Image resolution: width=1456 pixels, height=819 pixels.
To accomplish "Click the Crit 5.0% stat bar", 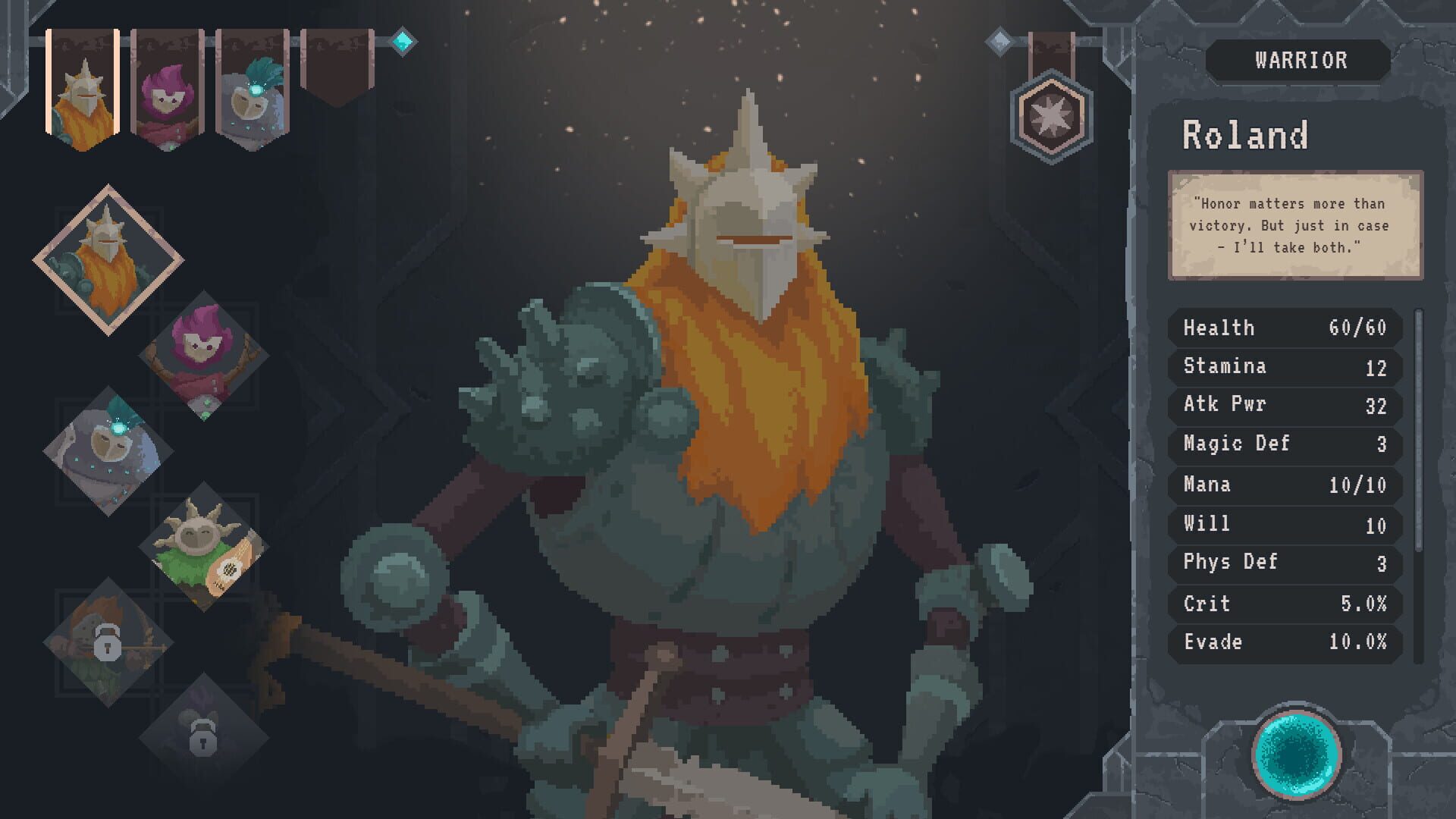I will click(x=1283, y=604).
